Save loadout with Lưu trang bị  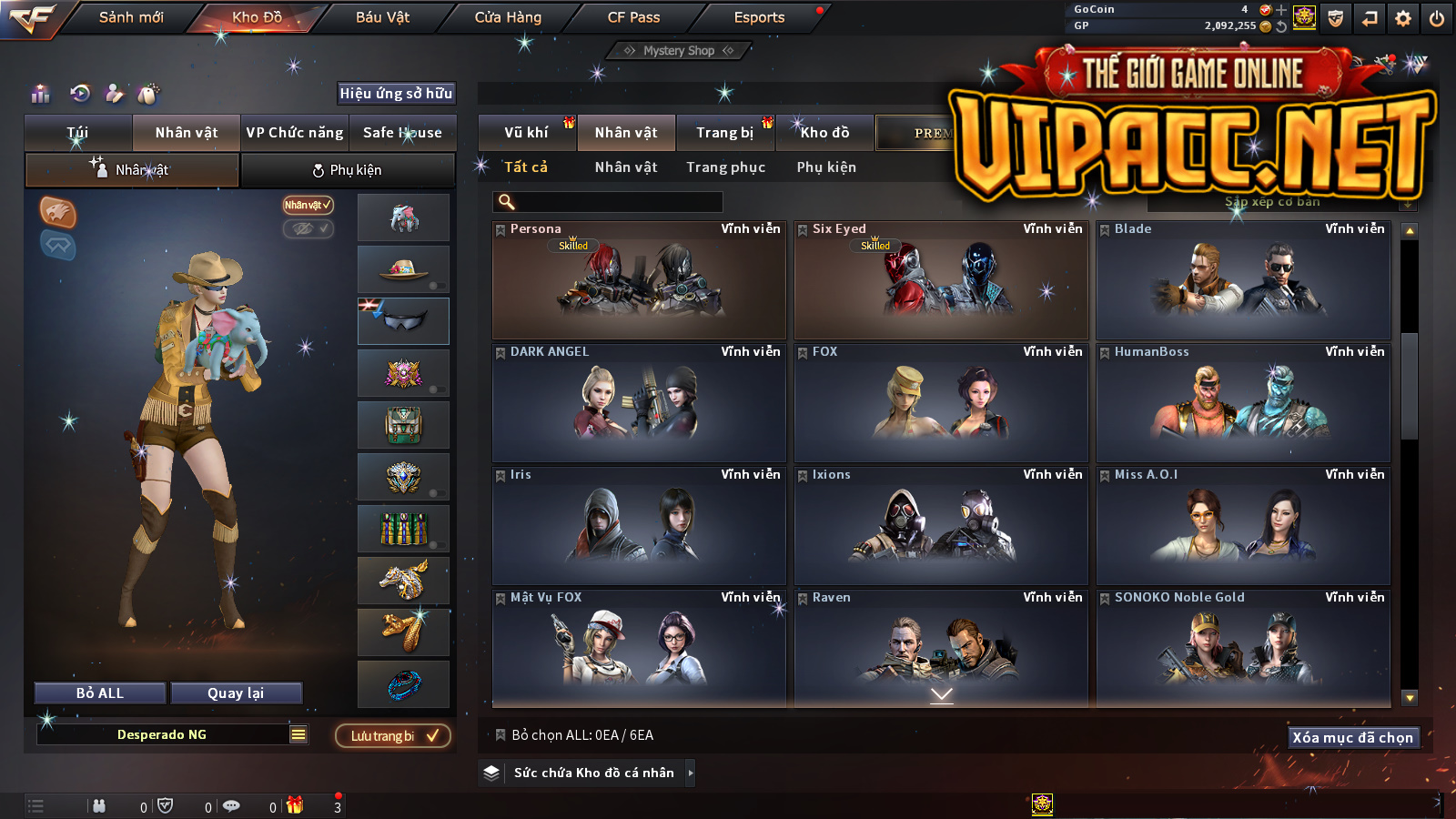click(393, 736)
